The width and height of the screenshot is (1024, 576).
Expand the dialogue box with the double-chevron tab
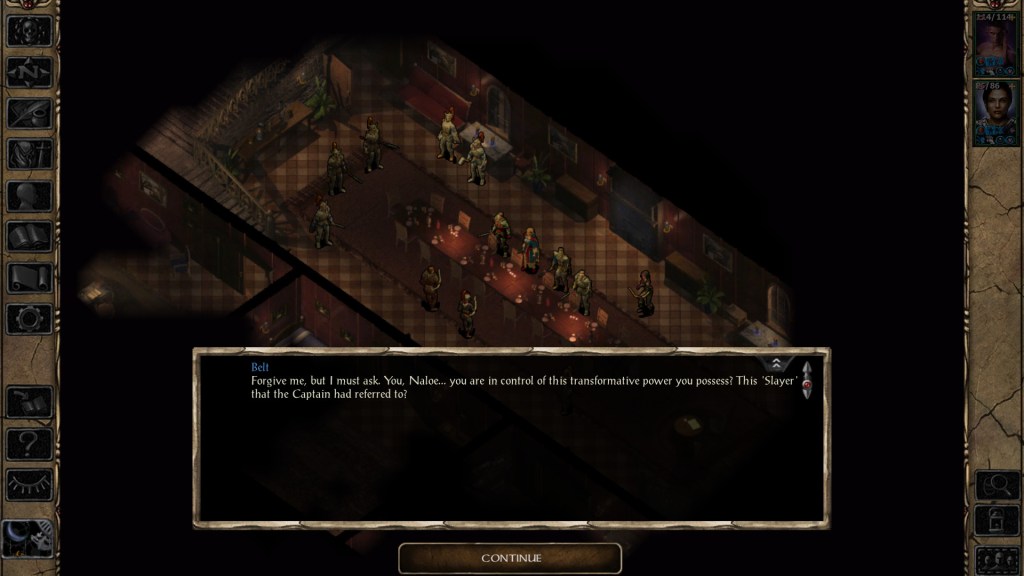point(779,363)
